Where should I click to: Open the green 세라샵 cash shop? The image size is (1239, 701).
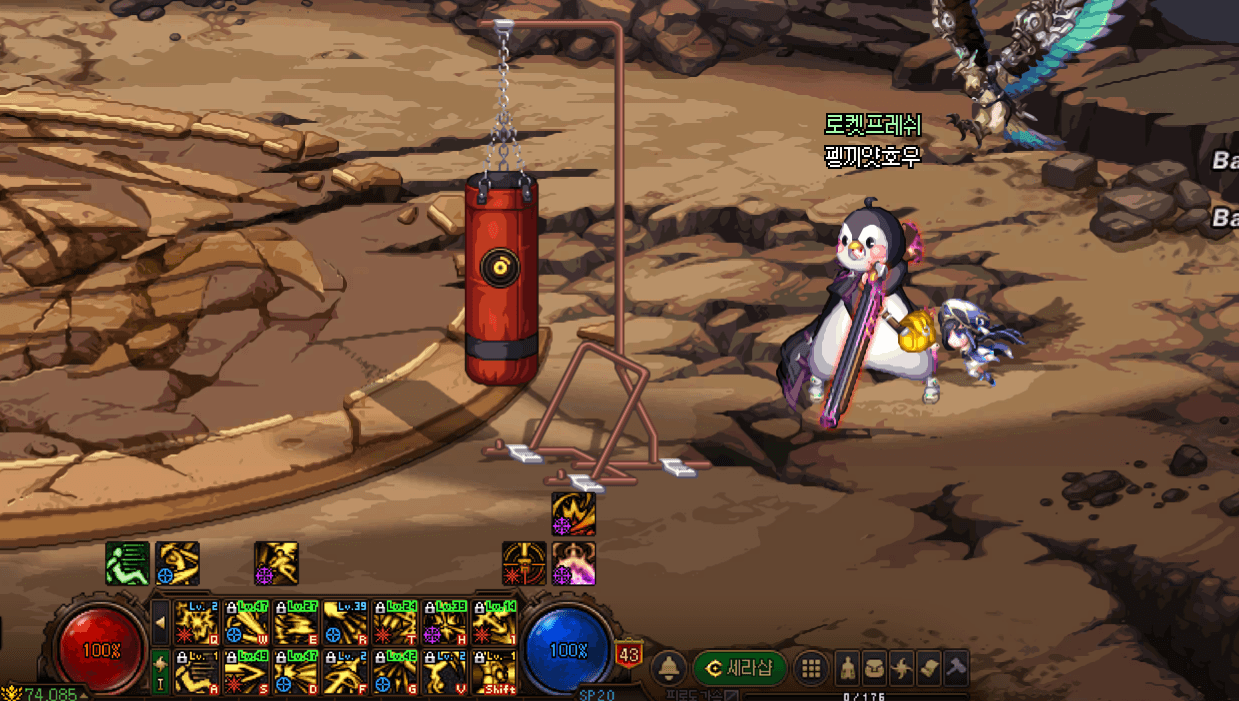(740, 668)
